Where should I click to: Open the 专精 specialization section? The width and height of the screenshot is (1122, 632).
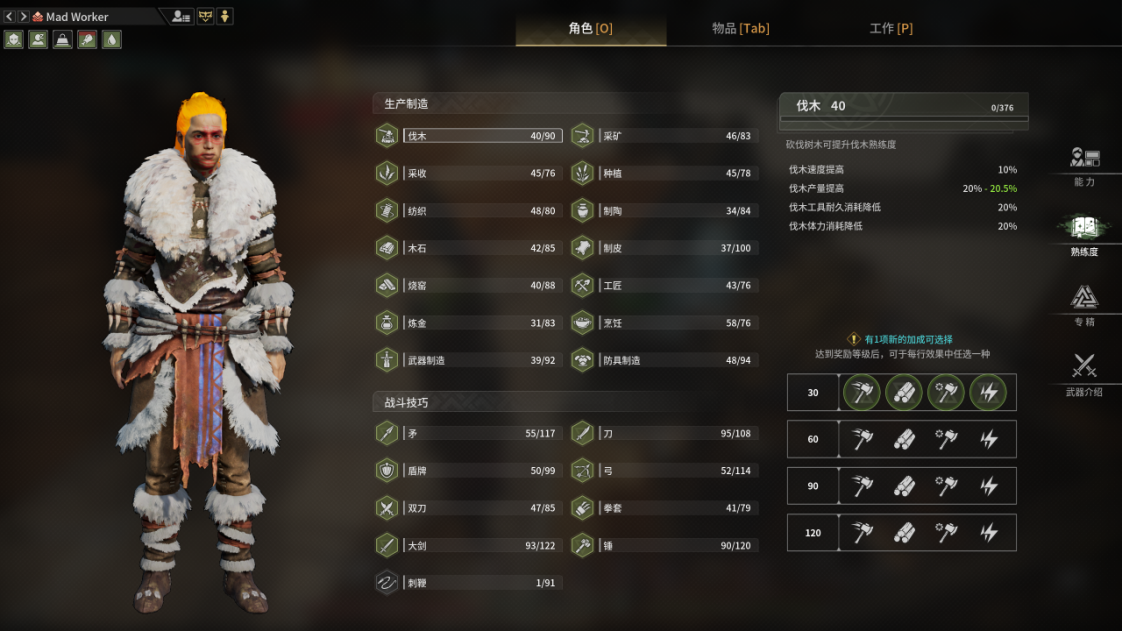coord(1084,304)
